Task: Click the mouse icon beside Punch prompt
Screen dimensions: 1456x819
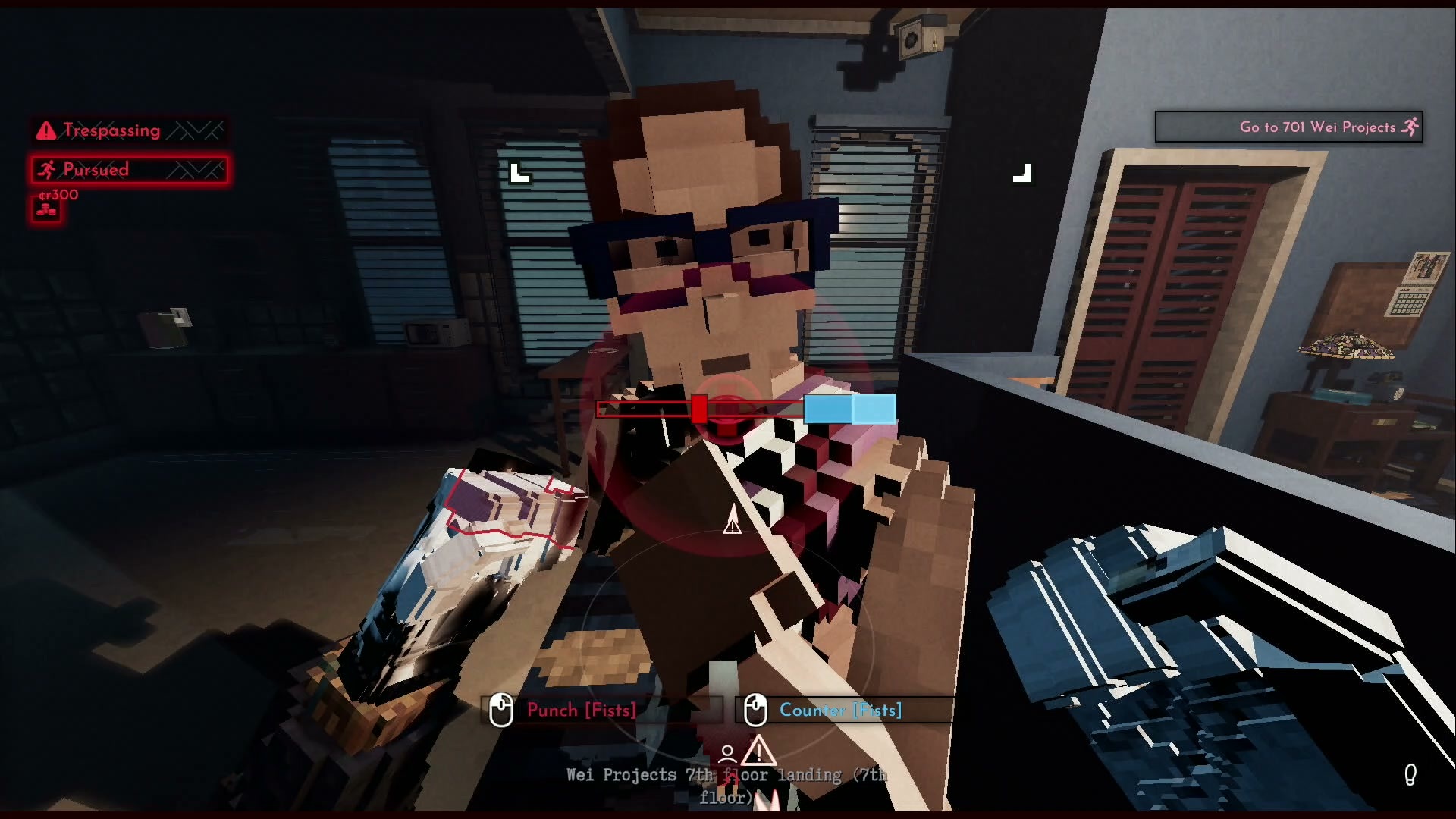Action: click(x=502, y=711)
